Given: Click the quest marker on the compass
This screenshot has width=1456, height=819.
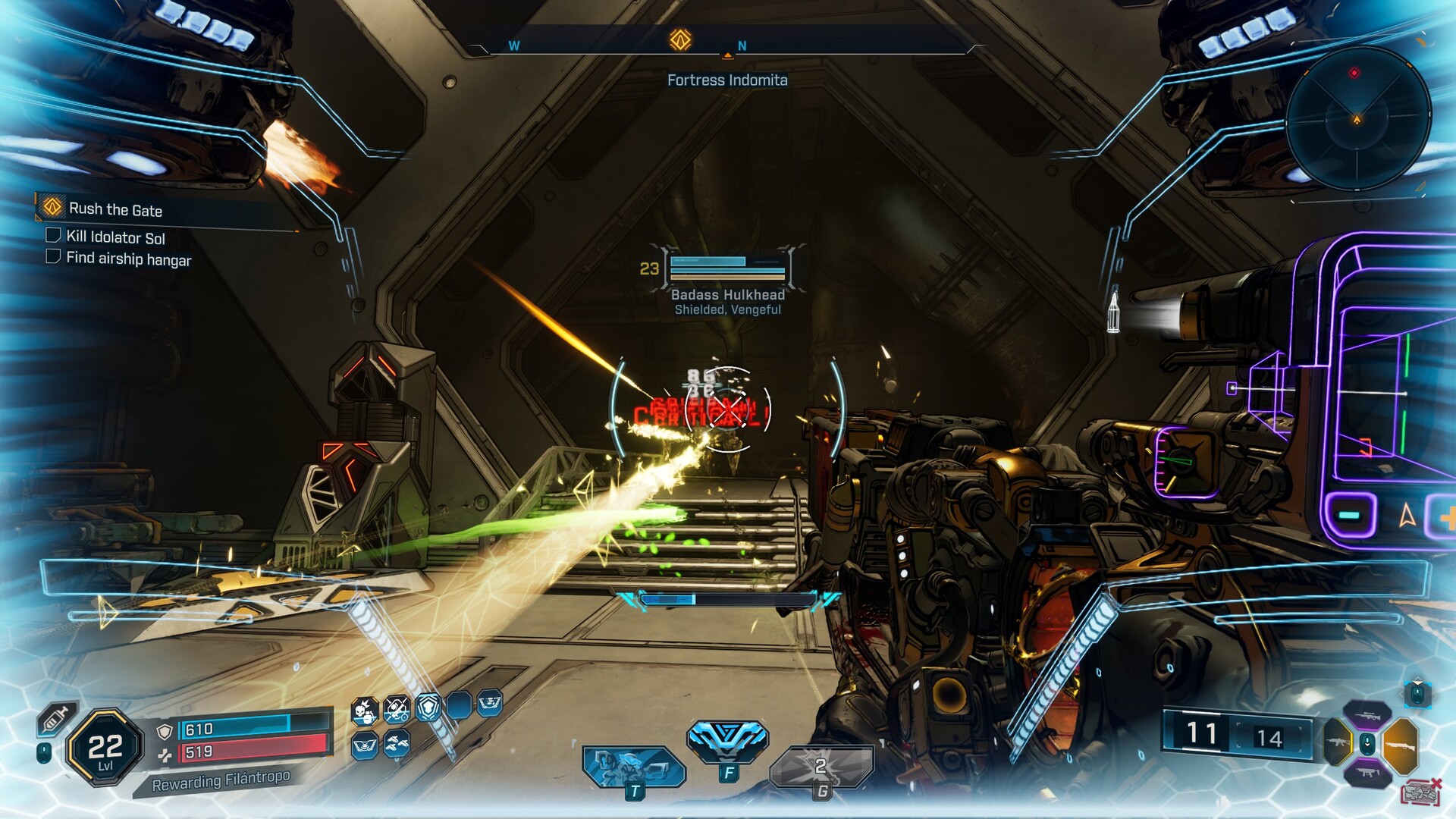Looking at the screenshot, I should tap(680, 39).
